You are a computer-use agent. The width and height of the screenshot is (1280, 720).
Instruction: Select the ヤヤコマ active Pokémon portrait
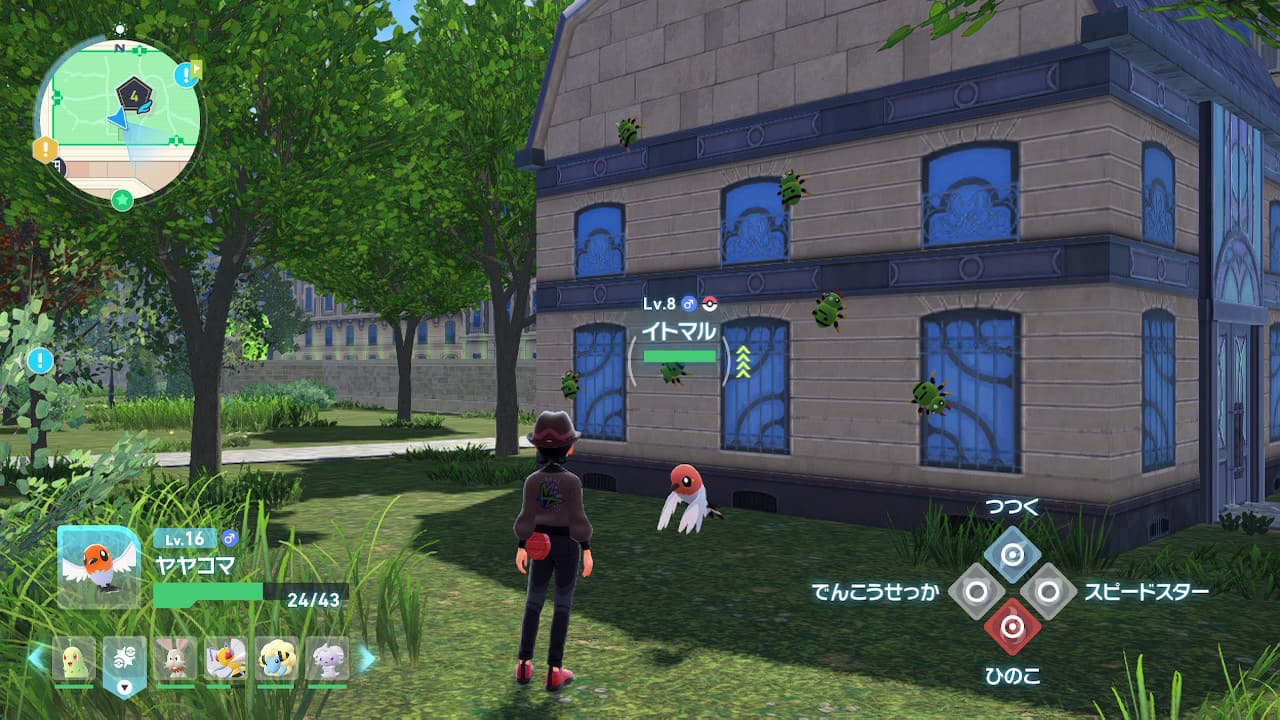pyautogui.click(x=99, y=567)
